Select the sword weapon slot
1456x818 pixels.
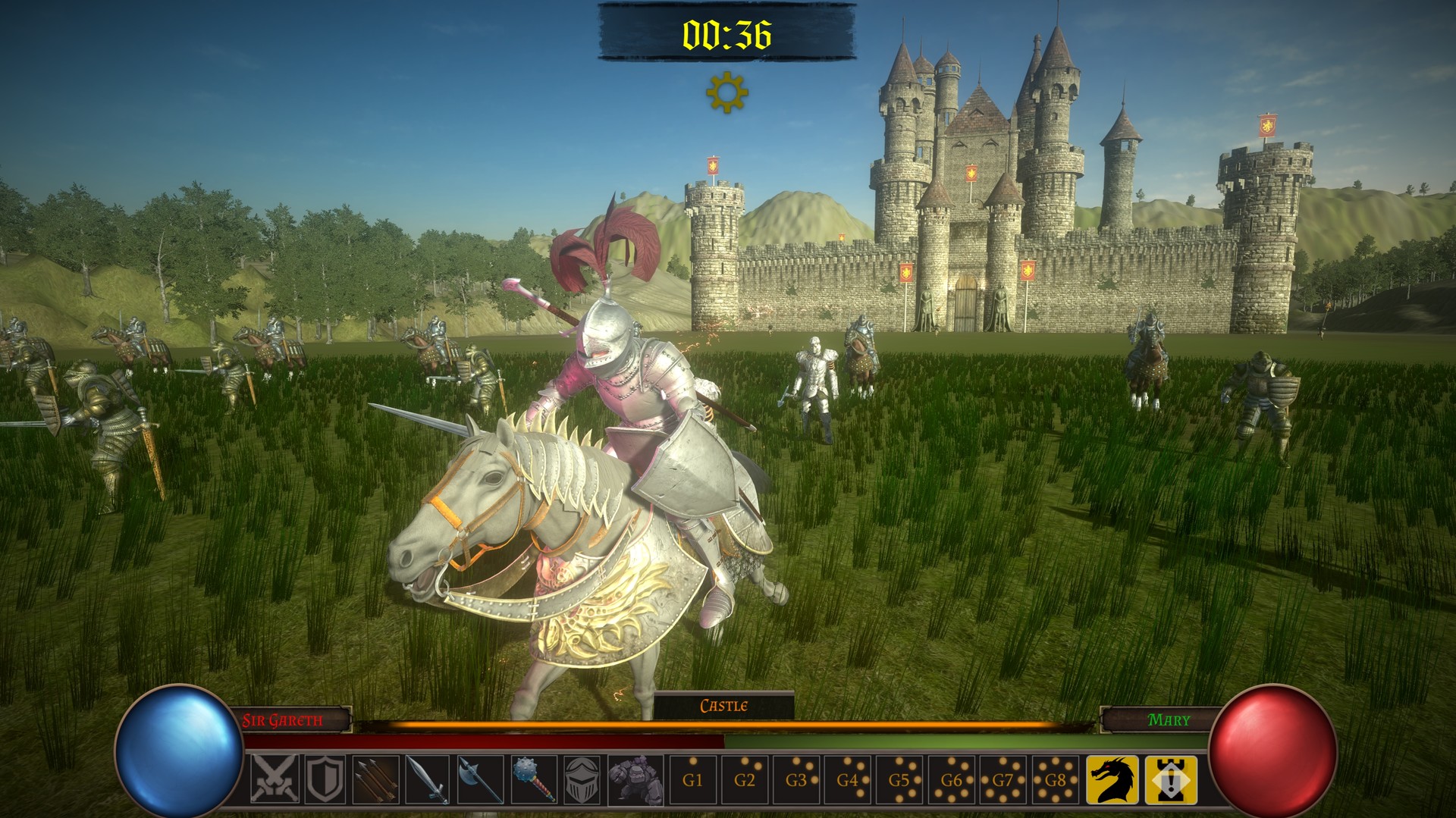click(x=428, y=779)
